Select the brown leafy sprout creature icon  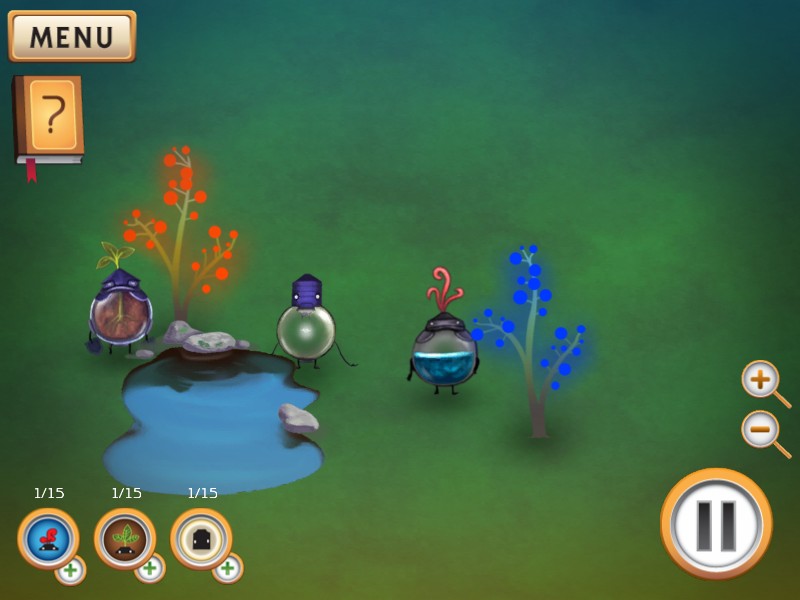tap(124, 537)
